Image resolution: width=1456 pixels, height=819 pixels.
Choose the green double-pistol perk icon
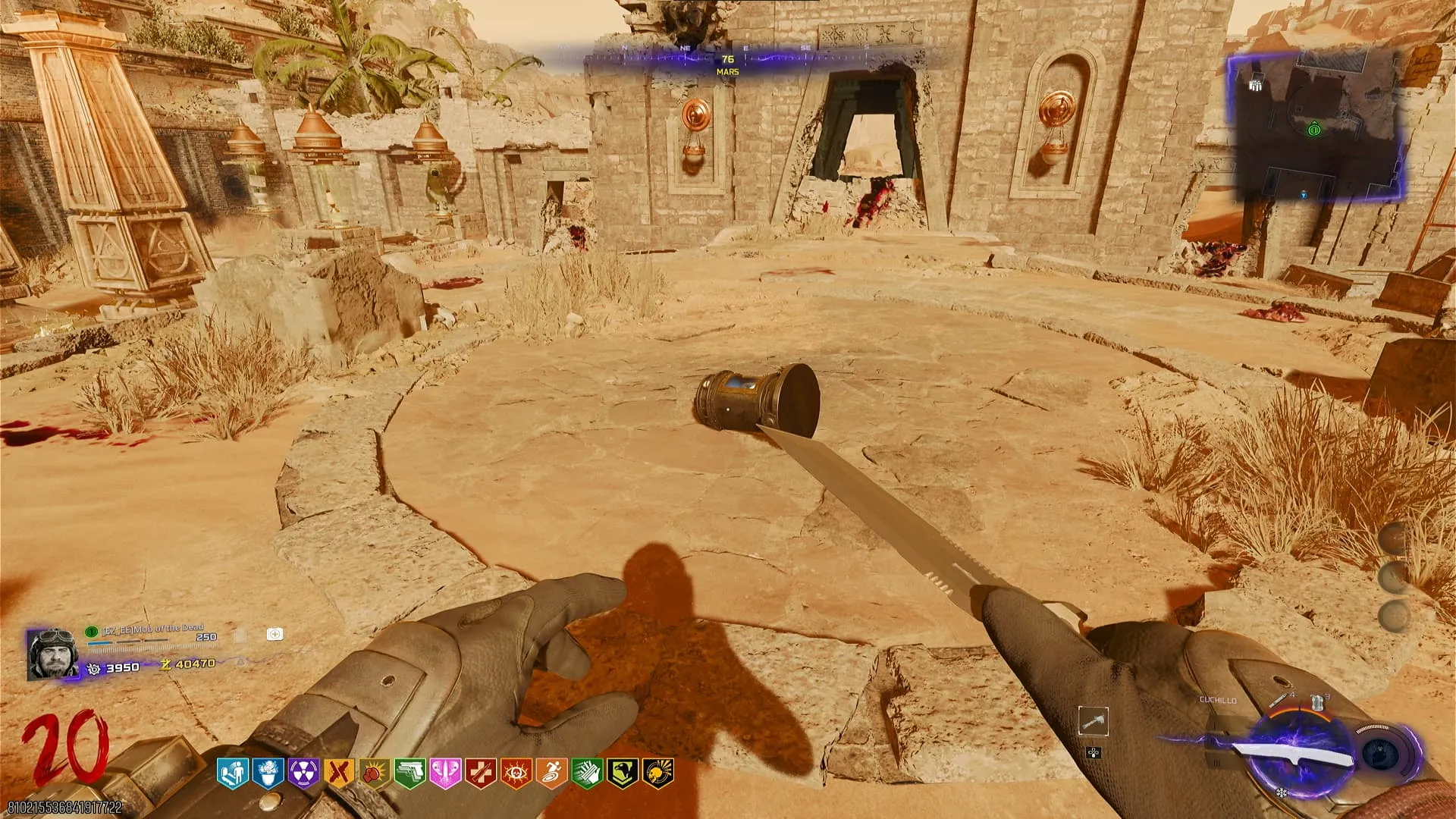(x=409, y=773)
